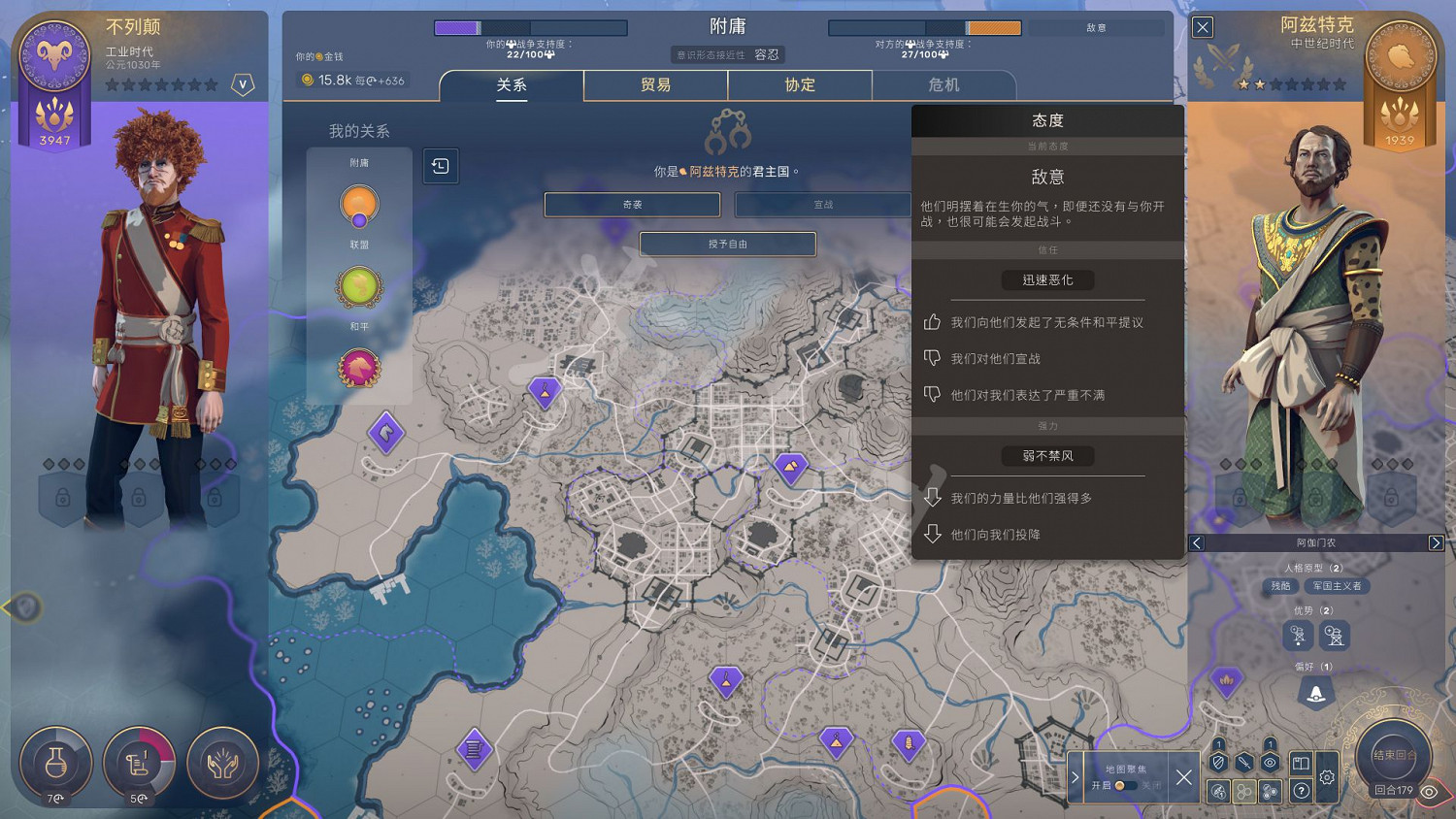Toggle the highlighted hexagon map view icon
The image size is (1456, 819).
point(1244,791)
